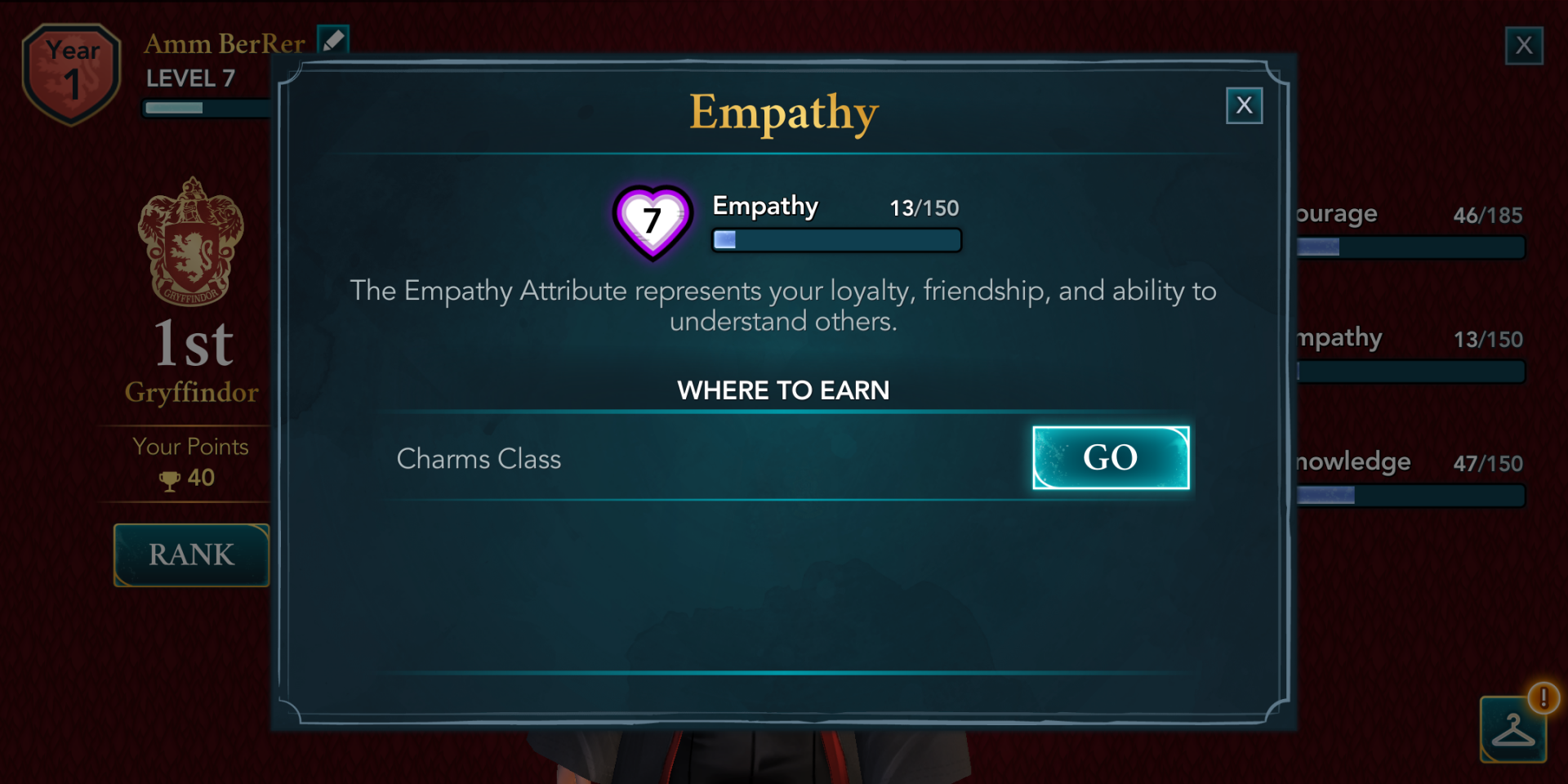
Task: Close the Empathy popup
Action: (x=1244, y=105)
